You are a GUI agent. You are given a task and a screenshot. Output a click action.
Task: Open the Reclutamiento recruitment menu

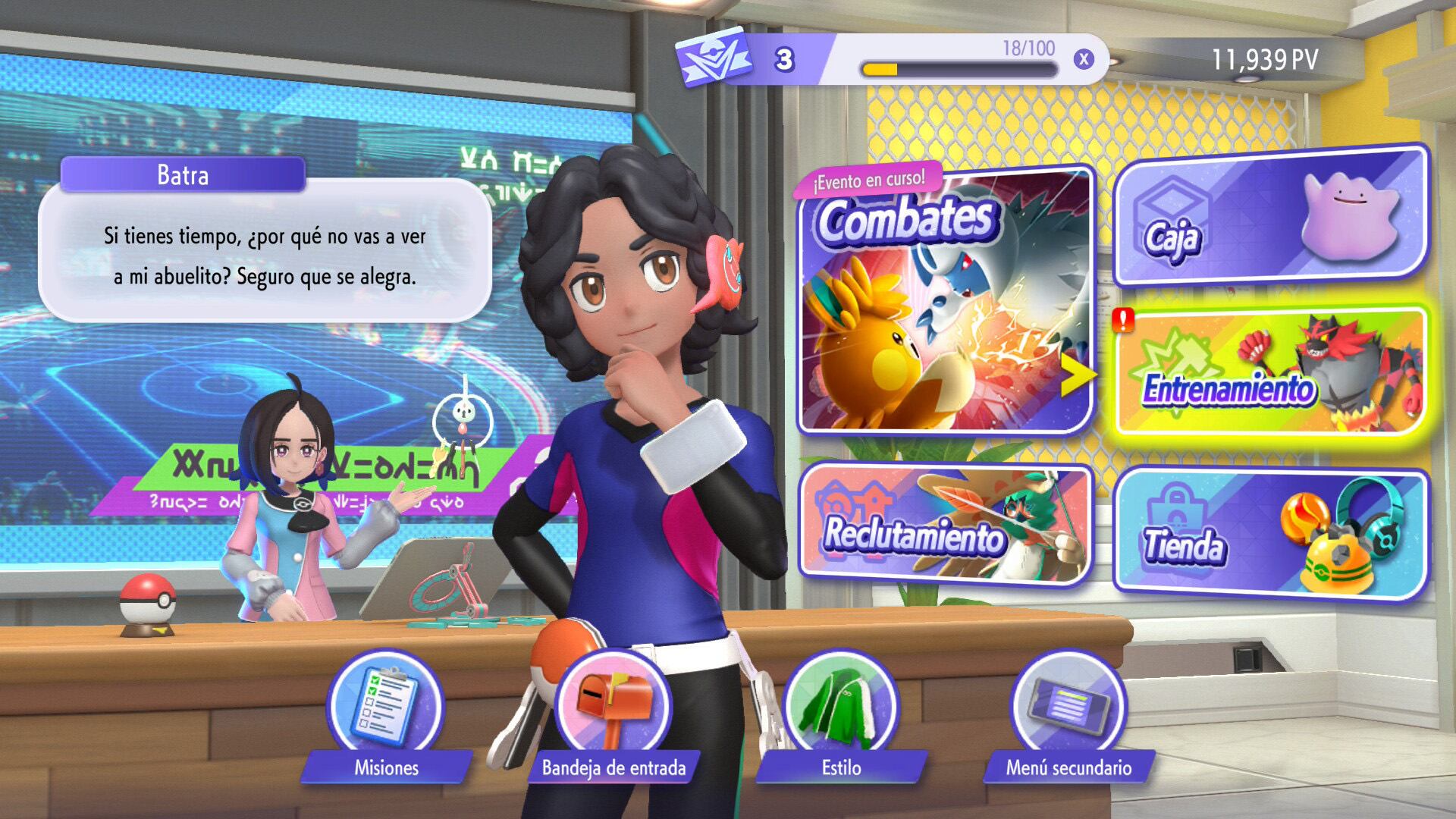(x=944, y=525)
